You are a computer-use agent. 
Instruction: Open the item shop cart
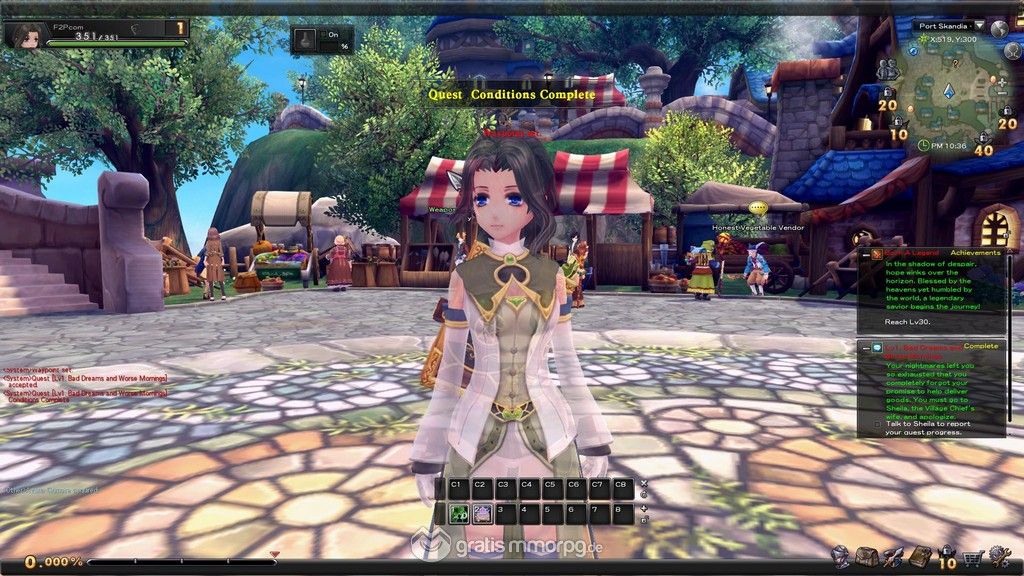(x=970, y=556)
